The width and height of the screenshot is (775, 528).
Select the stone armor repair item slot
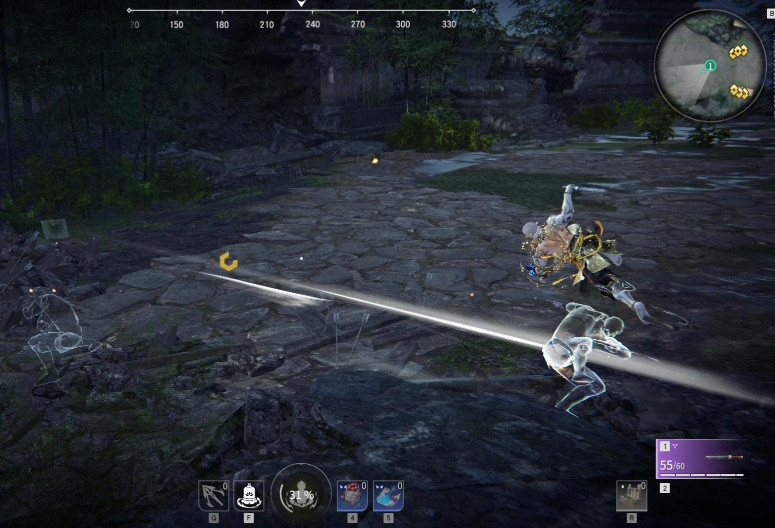tap(631, 496)
